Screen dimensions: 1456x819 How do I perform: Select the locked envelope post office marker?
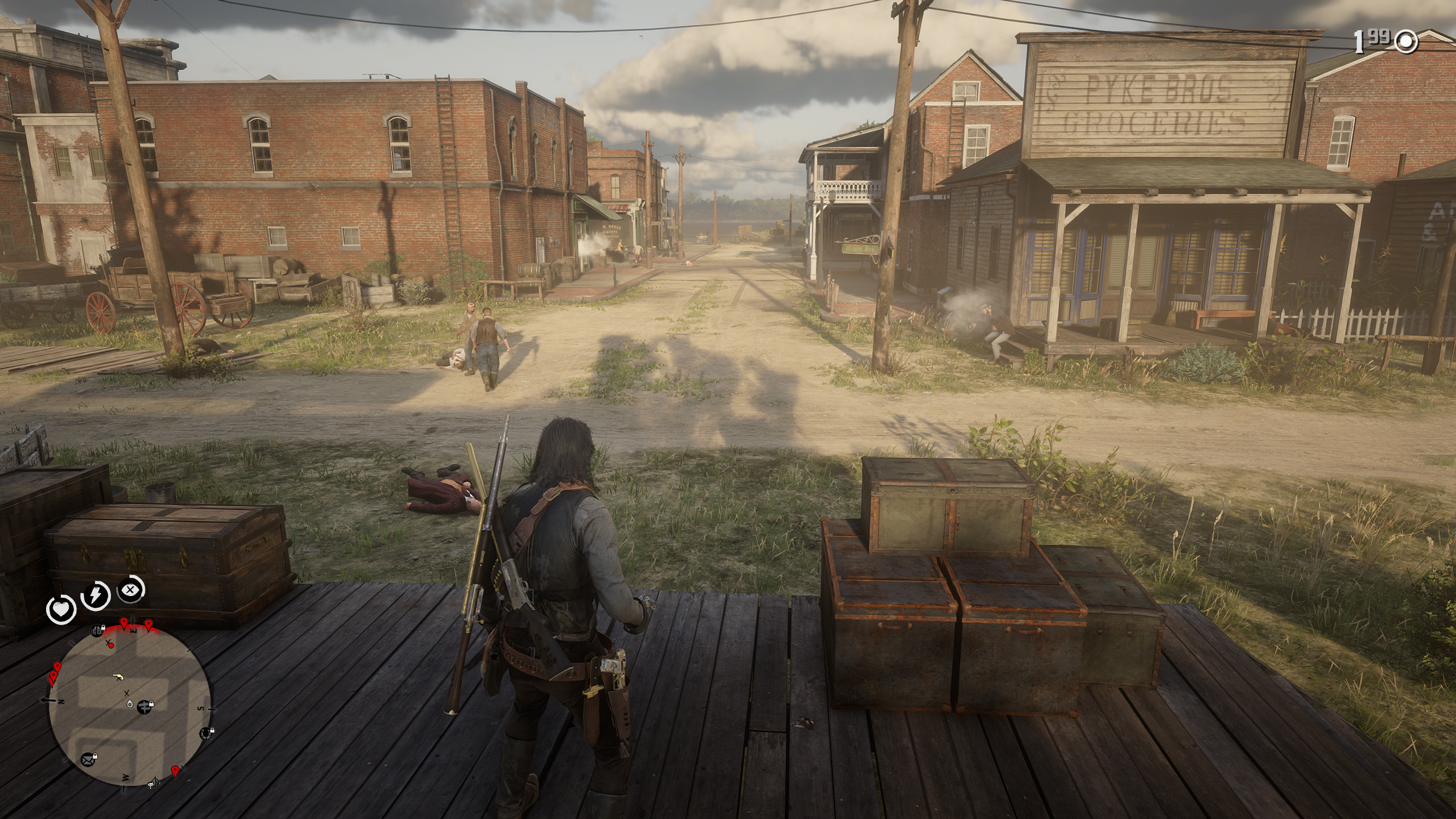pyautogui.click(x=89, y=759)
